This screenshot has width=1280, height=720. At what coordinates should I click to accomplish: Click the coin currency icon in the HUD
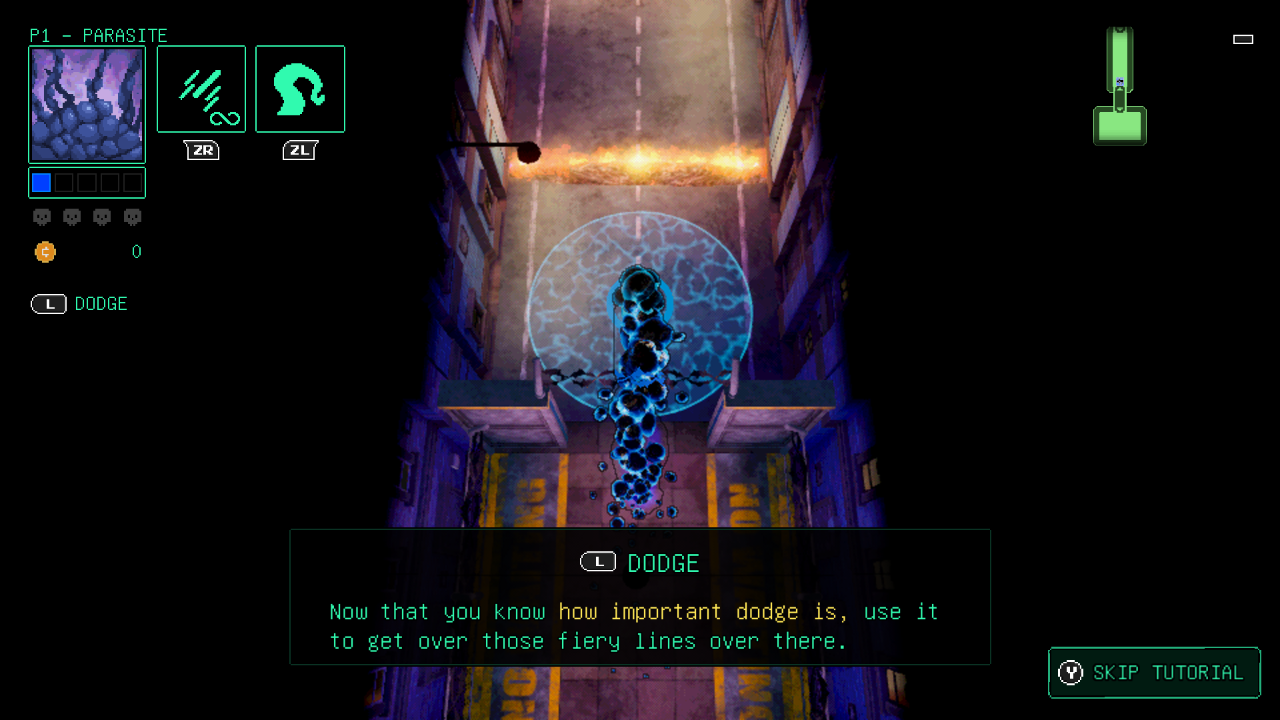[45, 252]
